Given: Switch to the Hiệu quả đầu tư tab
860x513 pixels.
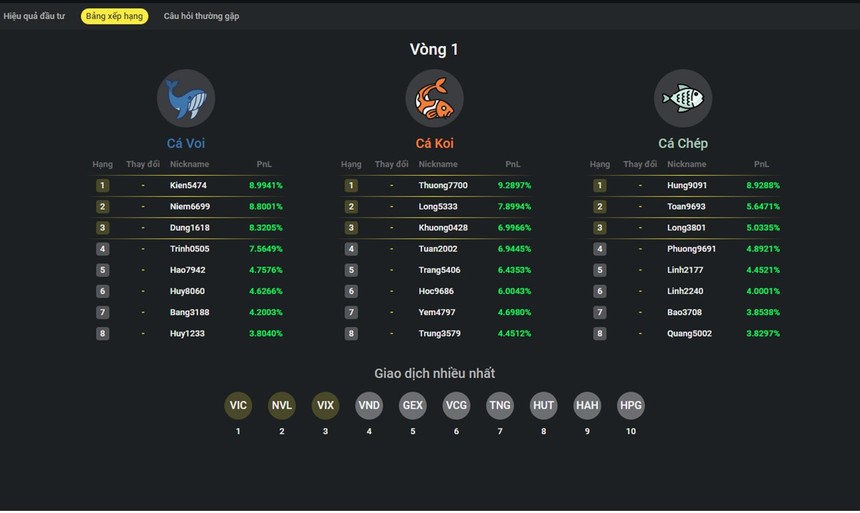Looking at the screenshot, I should (x=34, y=16).
